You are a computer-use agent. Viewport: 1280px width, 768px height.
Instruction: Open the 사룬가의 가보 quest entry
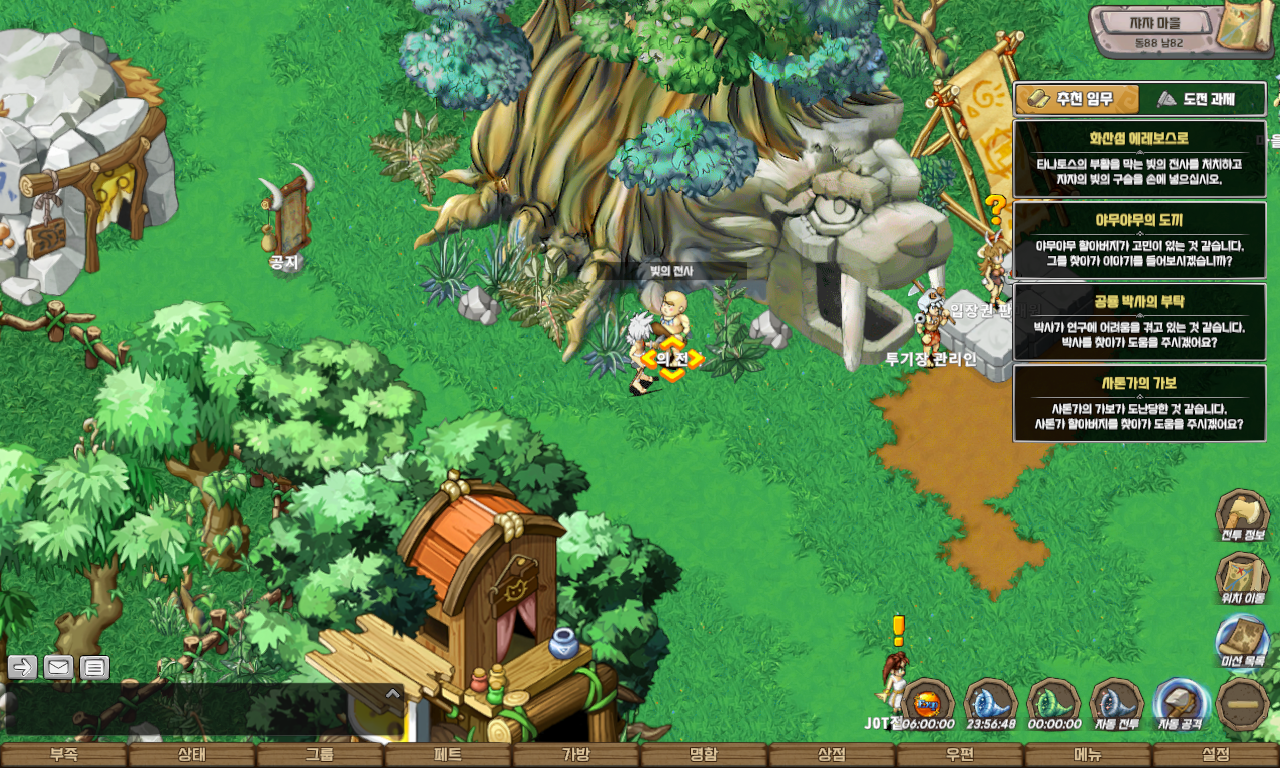(1139, 402)
